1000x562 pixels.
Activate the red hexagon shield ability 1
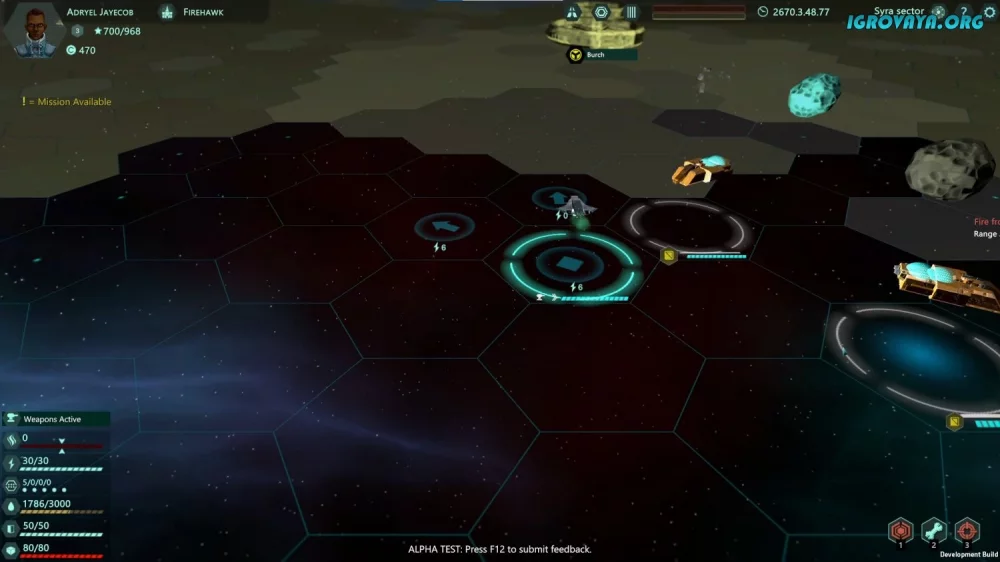901,529
